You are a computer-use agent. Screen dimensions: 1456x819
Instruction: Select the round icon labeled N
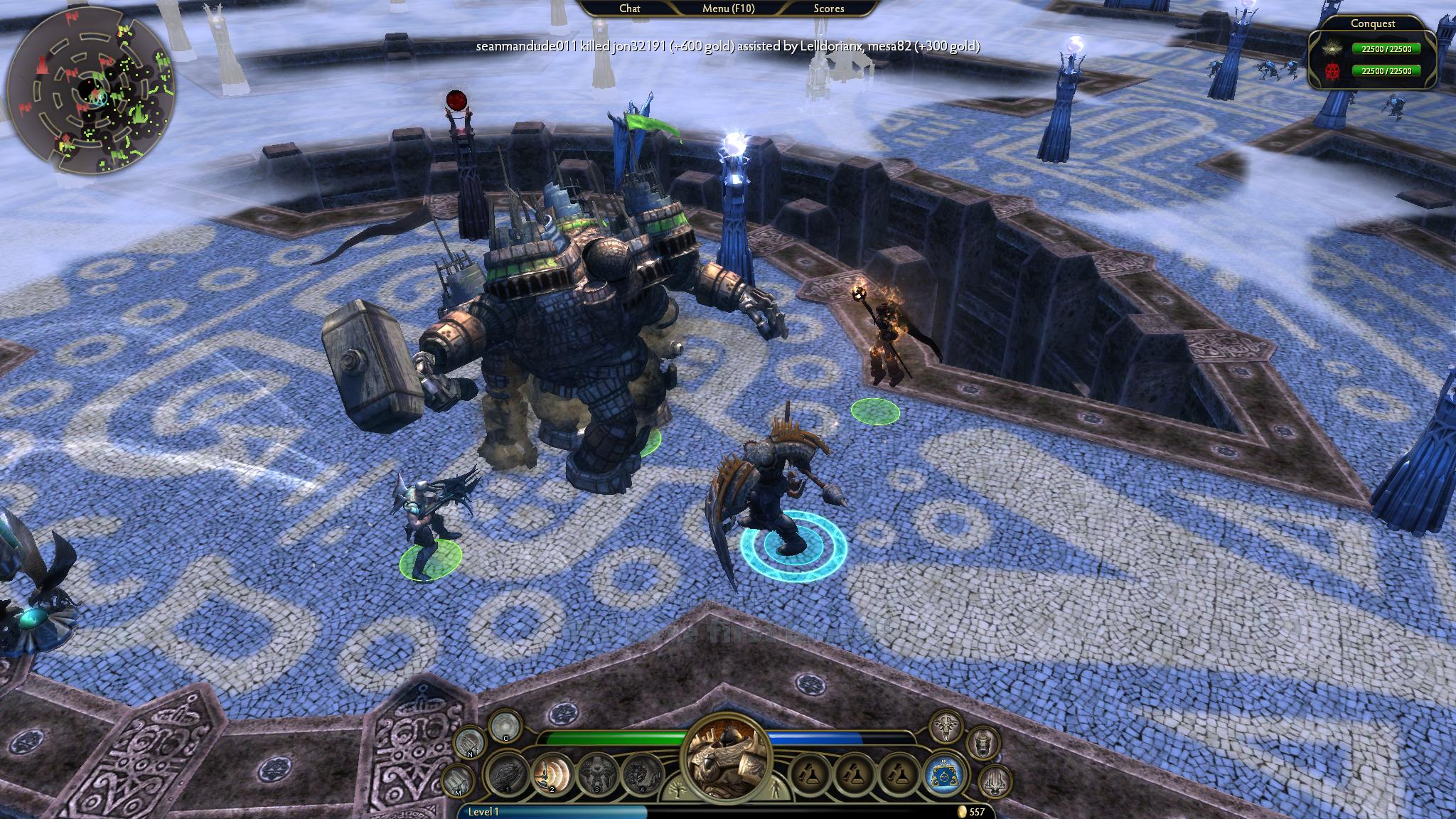point(470,743)
